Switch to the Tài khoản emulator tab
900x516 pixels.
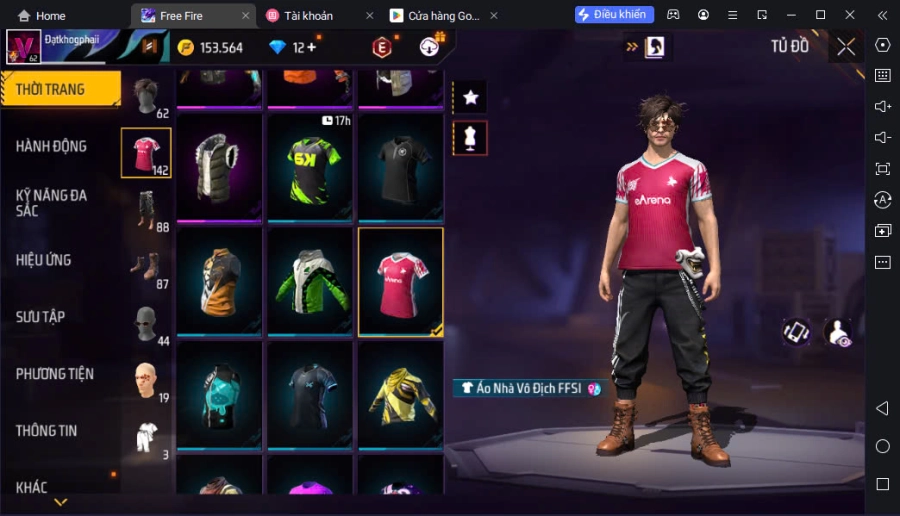pos(308,16)
